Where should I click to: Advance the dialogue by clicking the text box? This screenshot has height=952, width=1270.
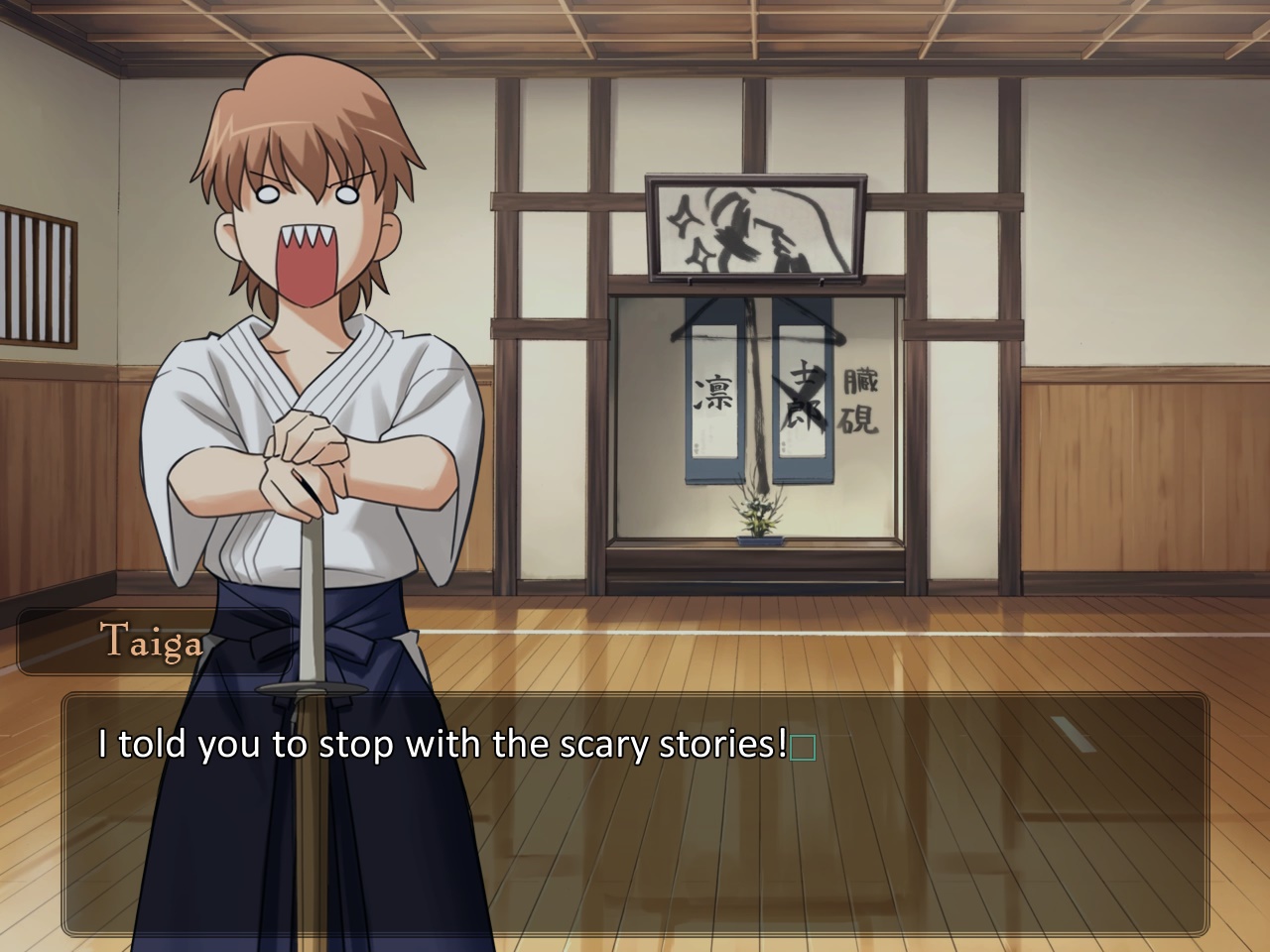635,815
